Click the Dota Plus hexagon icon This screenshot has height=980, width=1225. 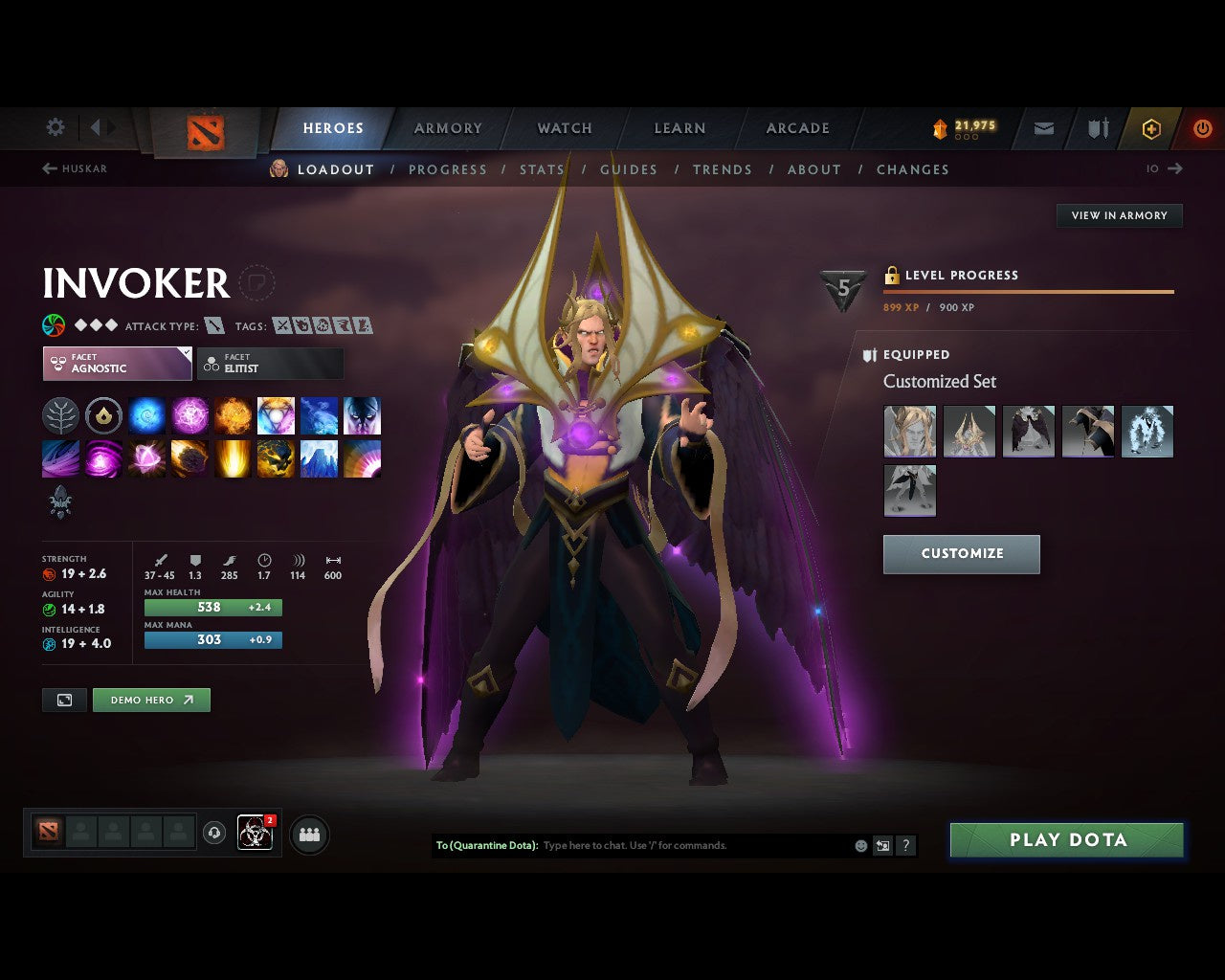point(1151,129)
